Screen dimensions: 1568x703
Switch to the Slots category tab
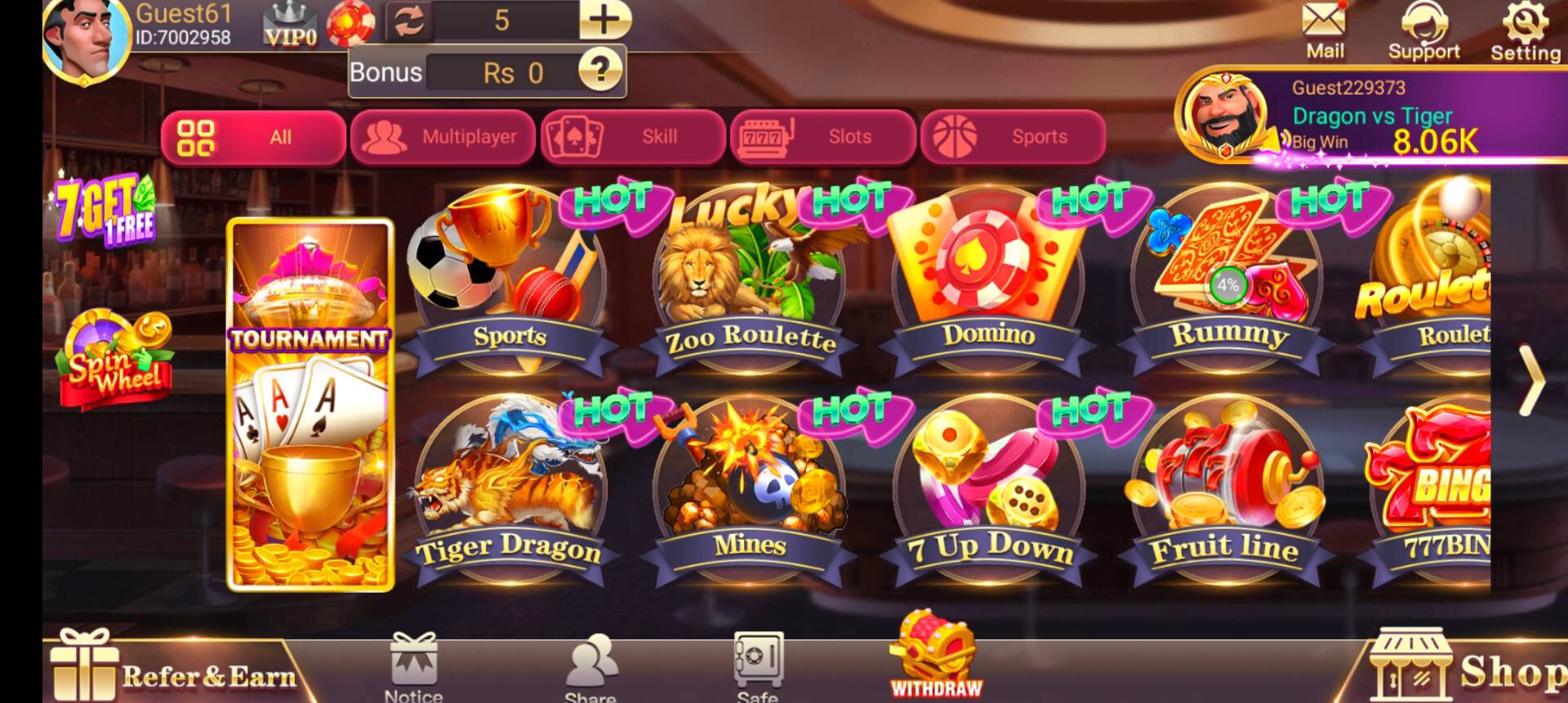[x=825, y=137]
